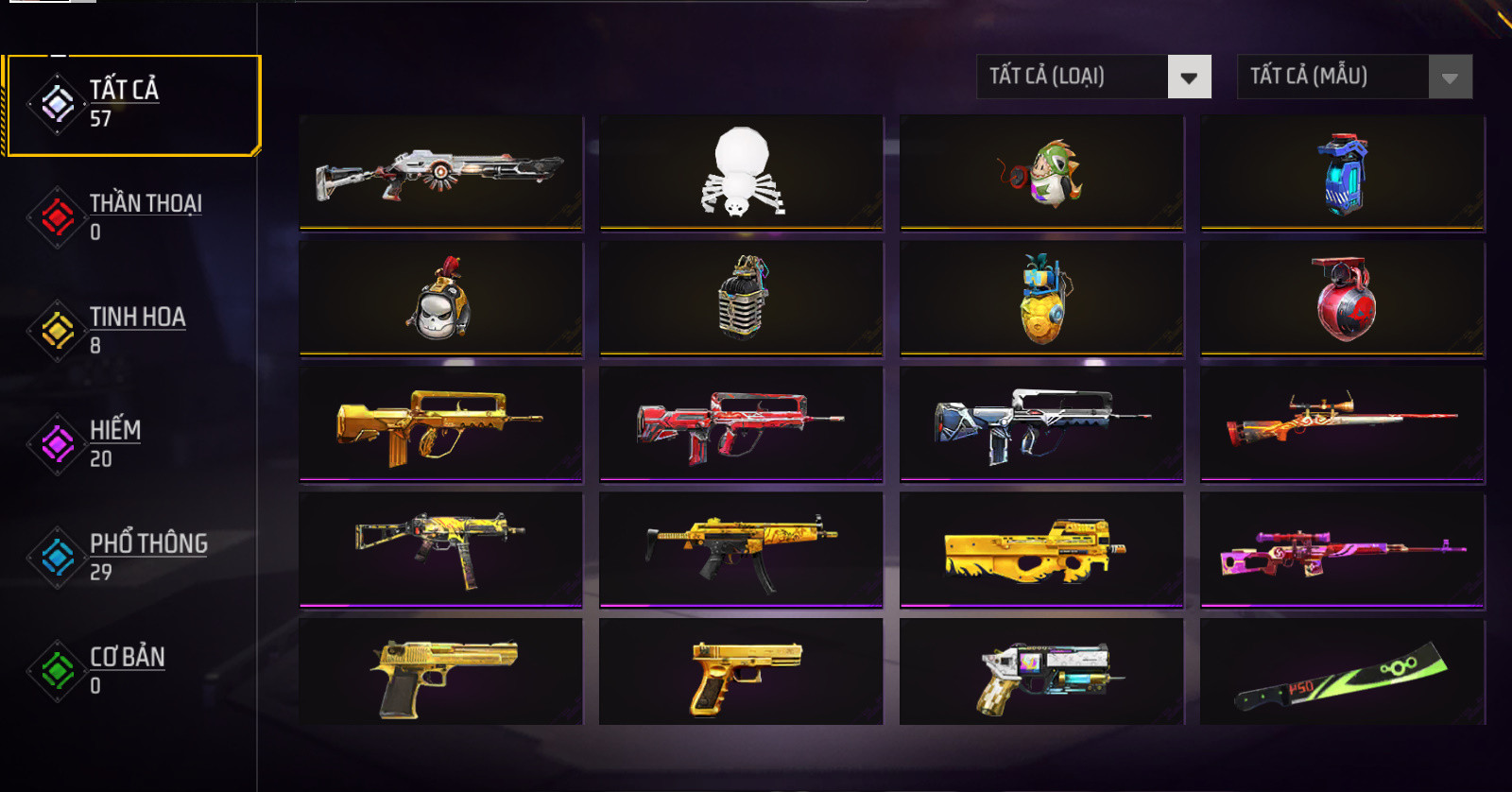This screenshot has height=792, width=1512.
Task: Choose the golden P90 skin tile
Action: tap(1041, 549)
